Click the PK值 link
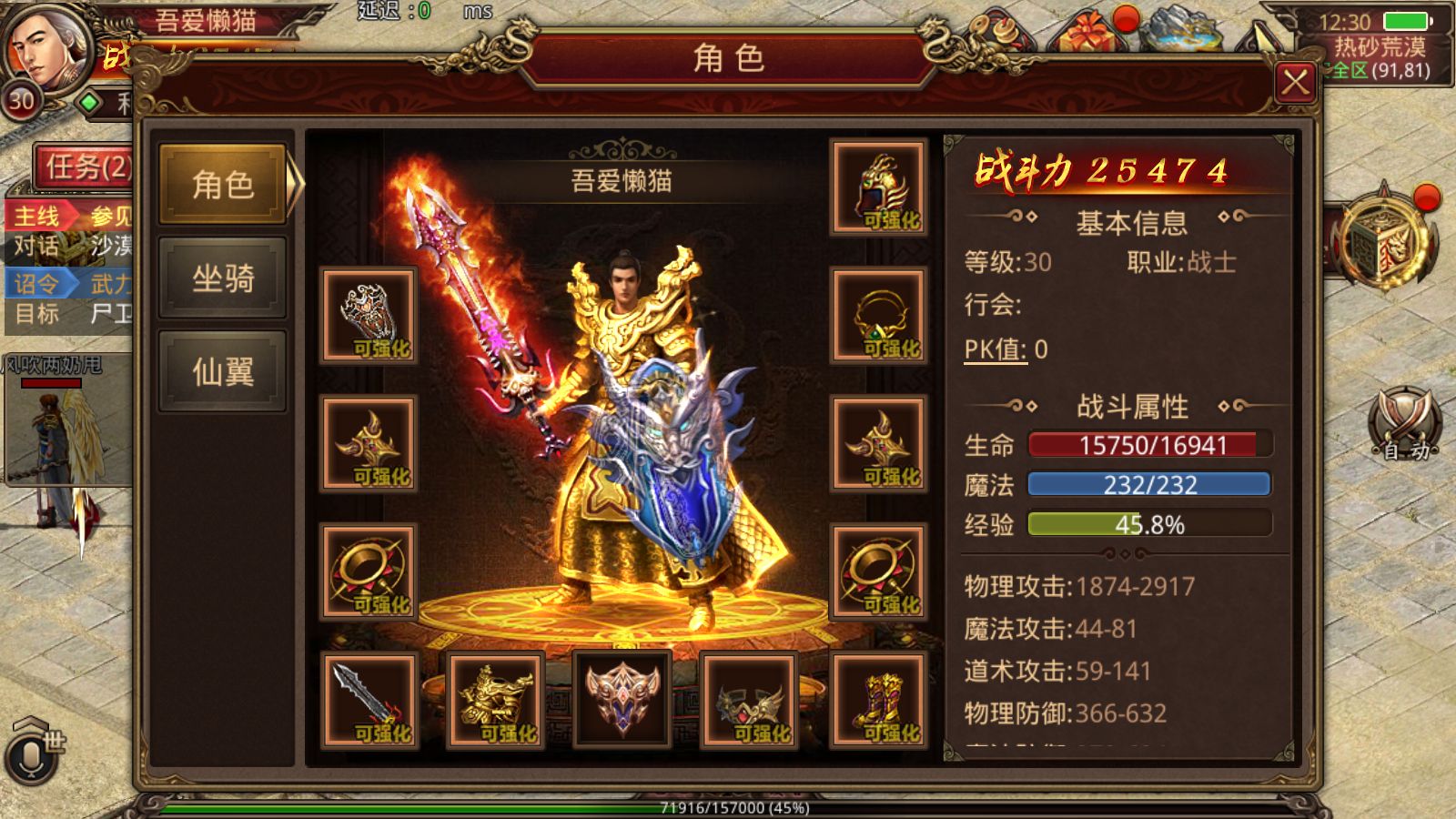 pyautogui.click(x=995, y=349)
